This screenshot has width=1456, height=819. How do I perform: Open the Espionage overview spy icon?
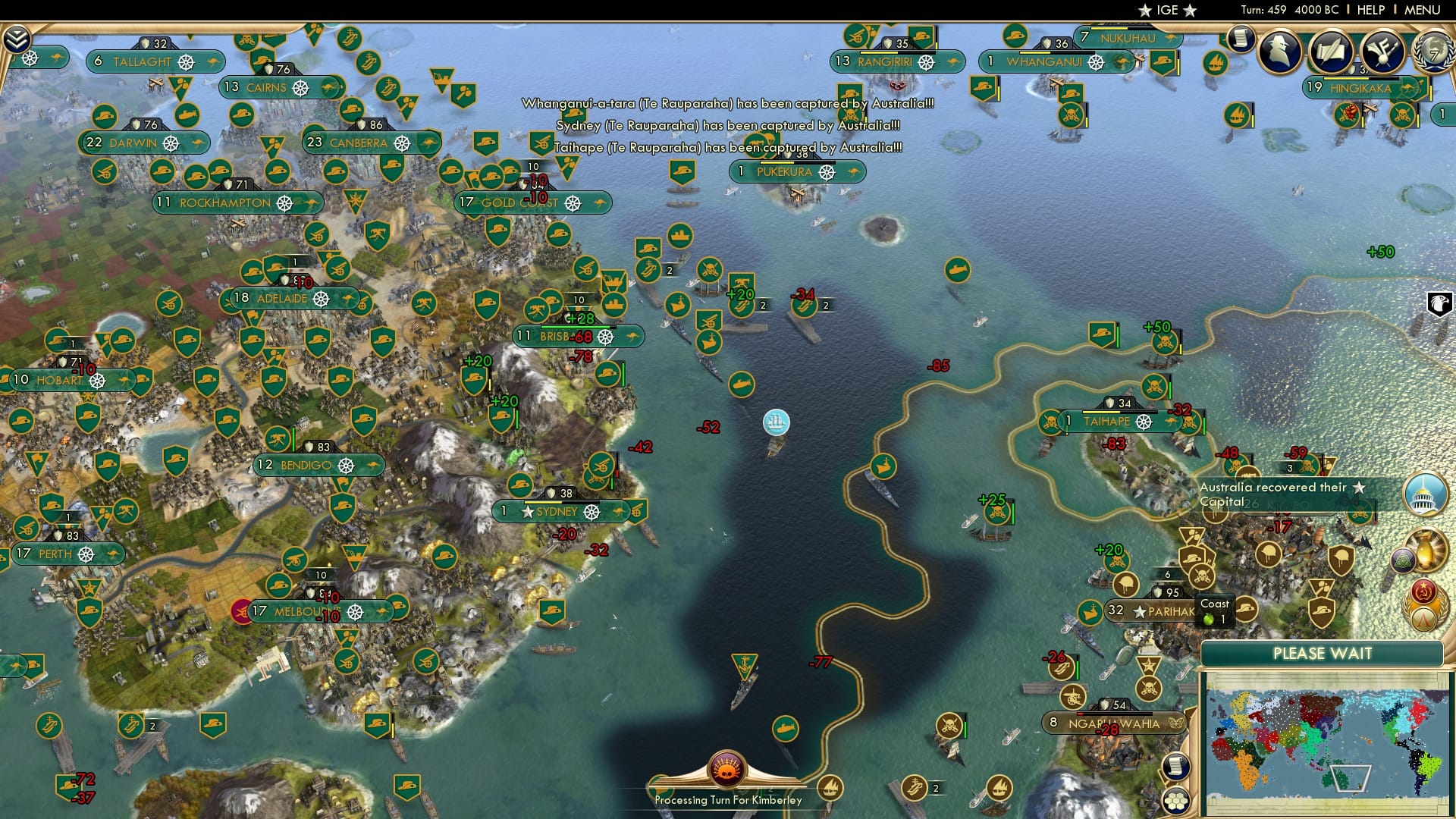[x=1279, y=50]
